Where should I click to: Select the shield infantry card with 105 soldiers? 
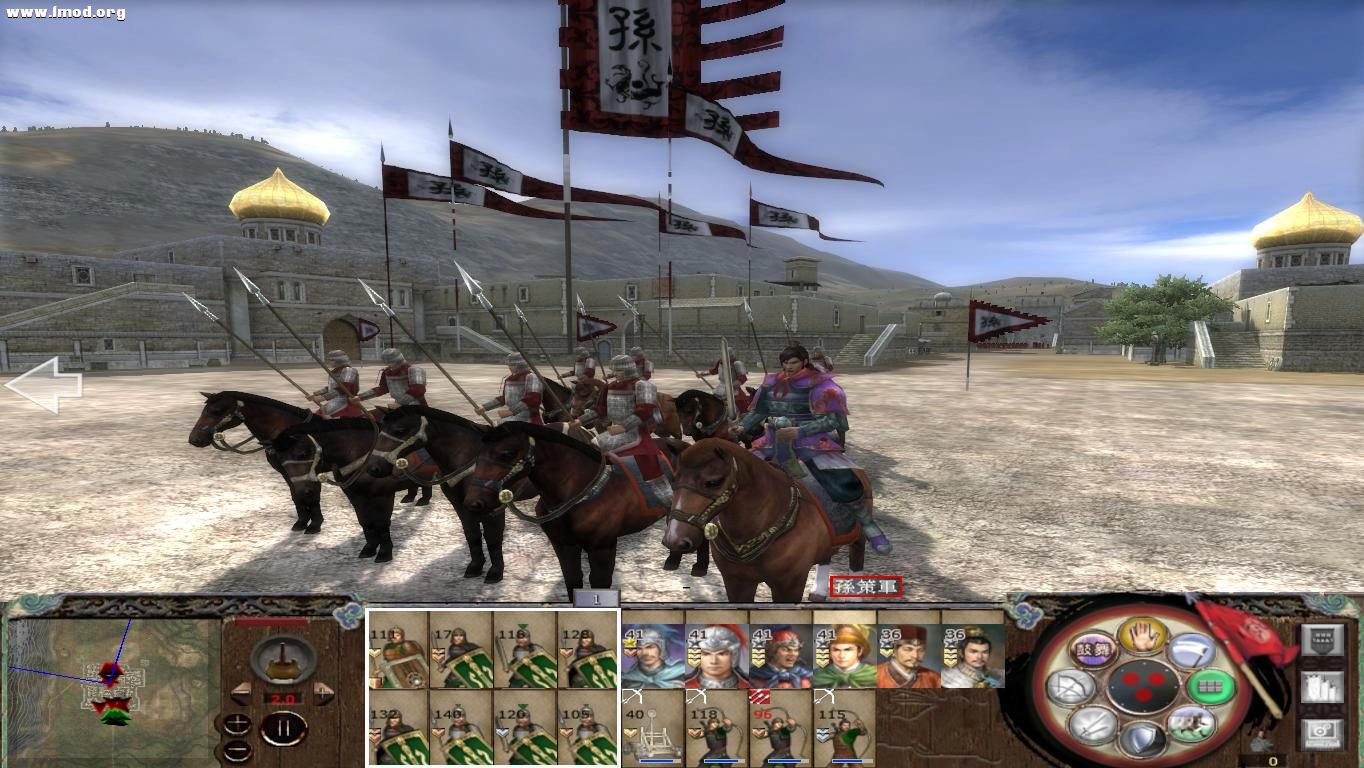coord(587,728)
